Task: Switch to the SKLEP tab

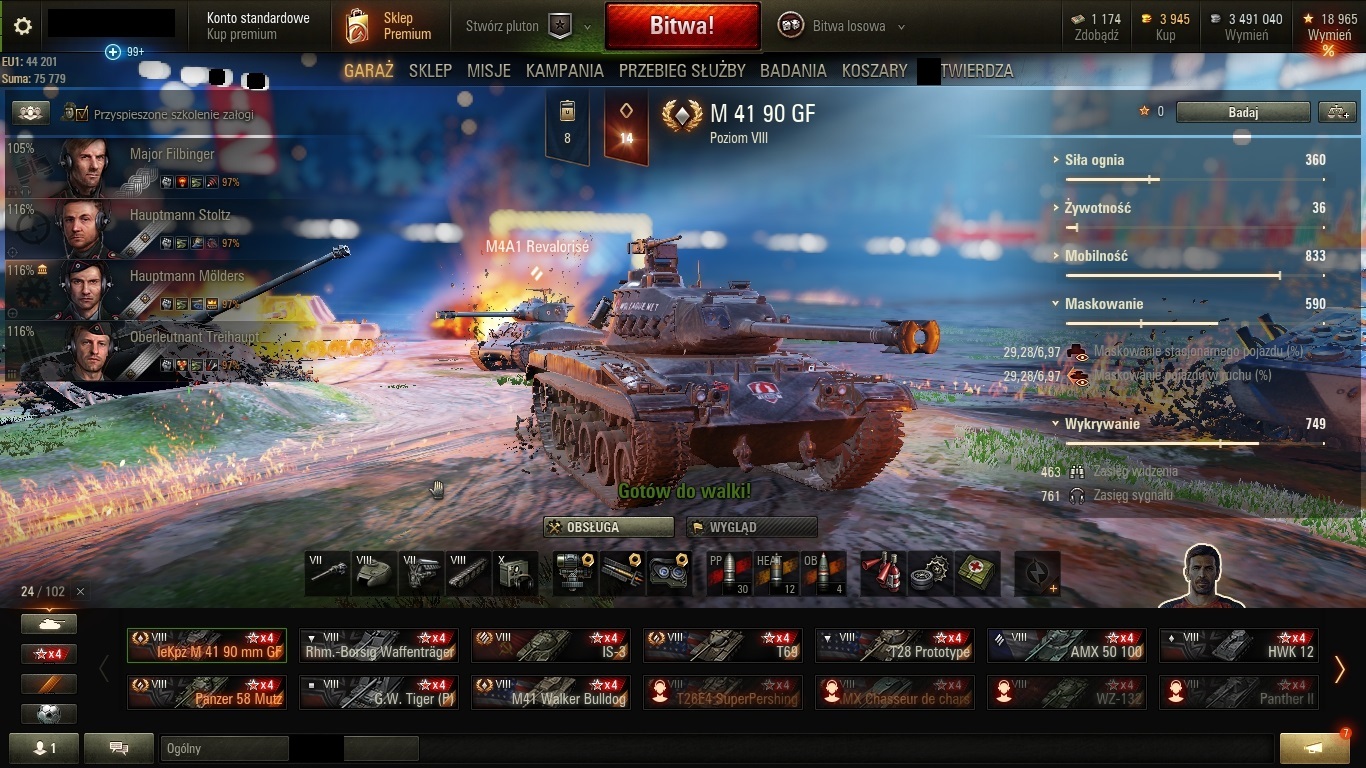Action: tap(430, 71)
